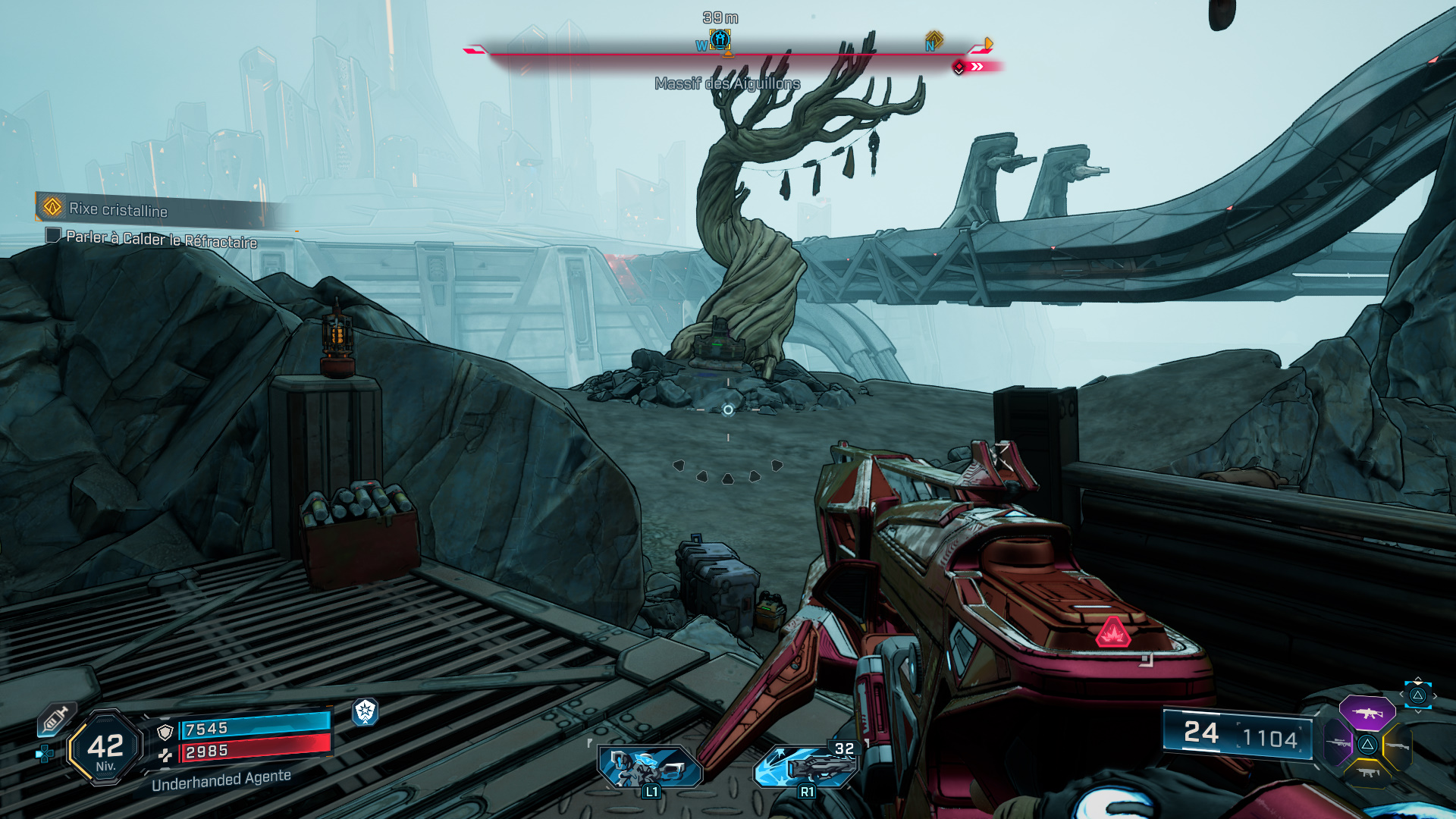This screenshot has width=1456, height=819.
Task: Choose the SMG in the bottom weapon slot
Action: [x=1367, y=773]
